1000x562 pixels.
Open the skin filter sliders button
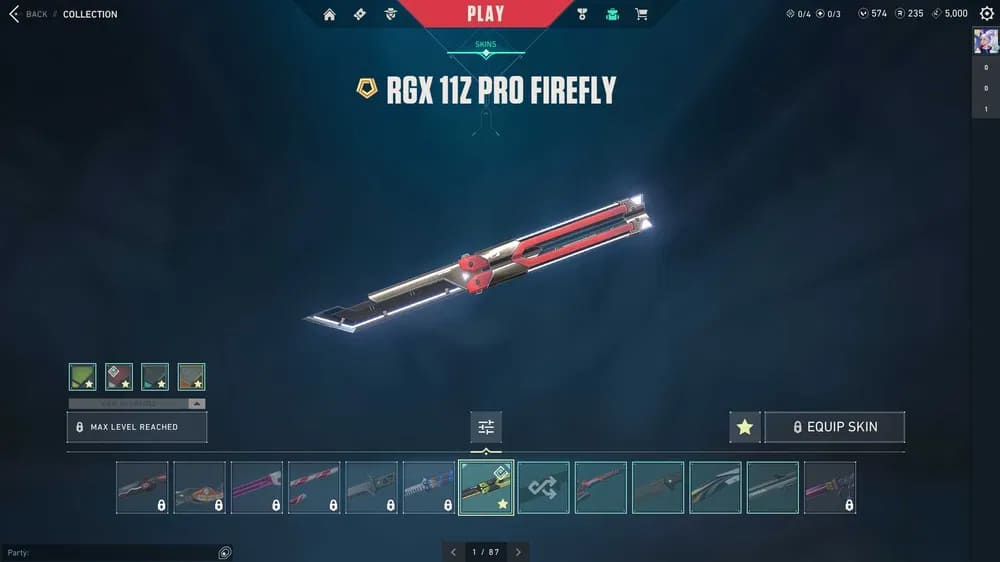pyautogui.click(x=486, y=427)
